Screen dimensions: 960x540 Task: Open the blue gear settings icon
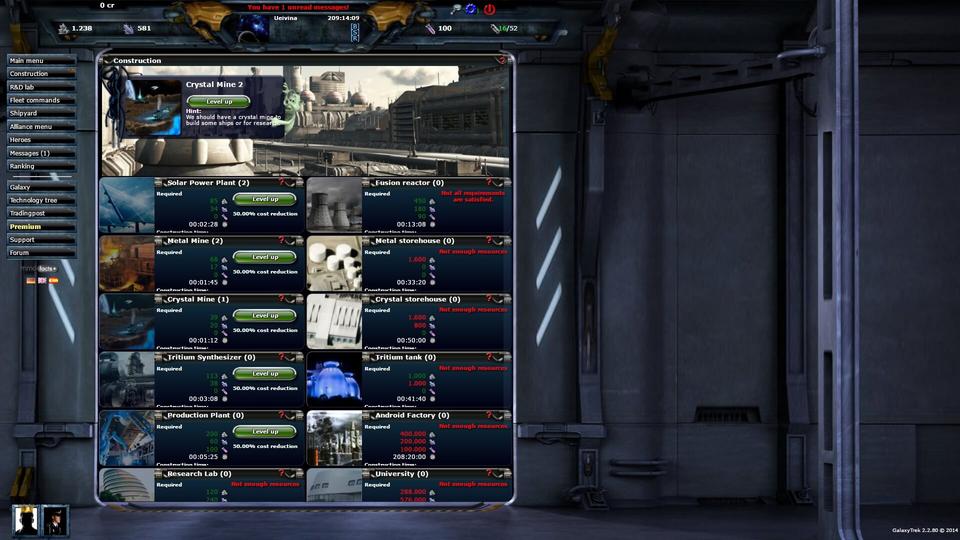coord(471,9)
